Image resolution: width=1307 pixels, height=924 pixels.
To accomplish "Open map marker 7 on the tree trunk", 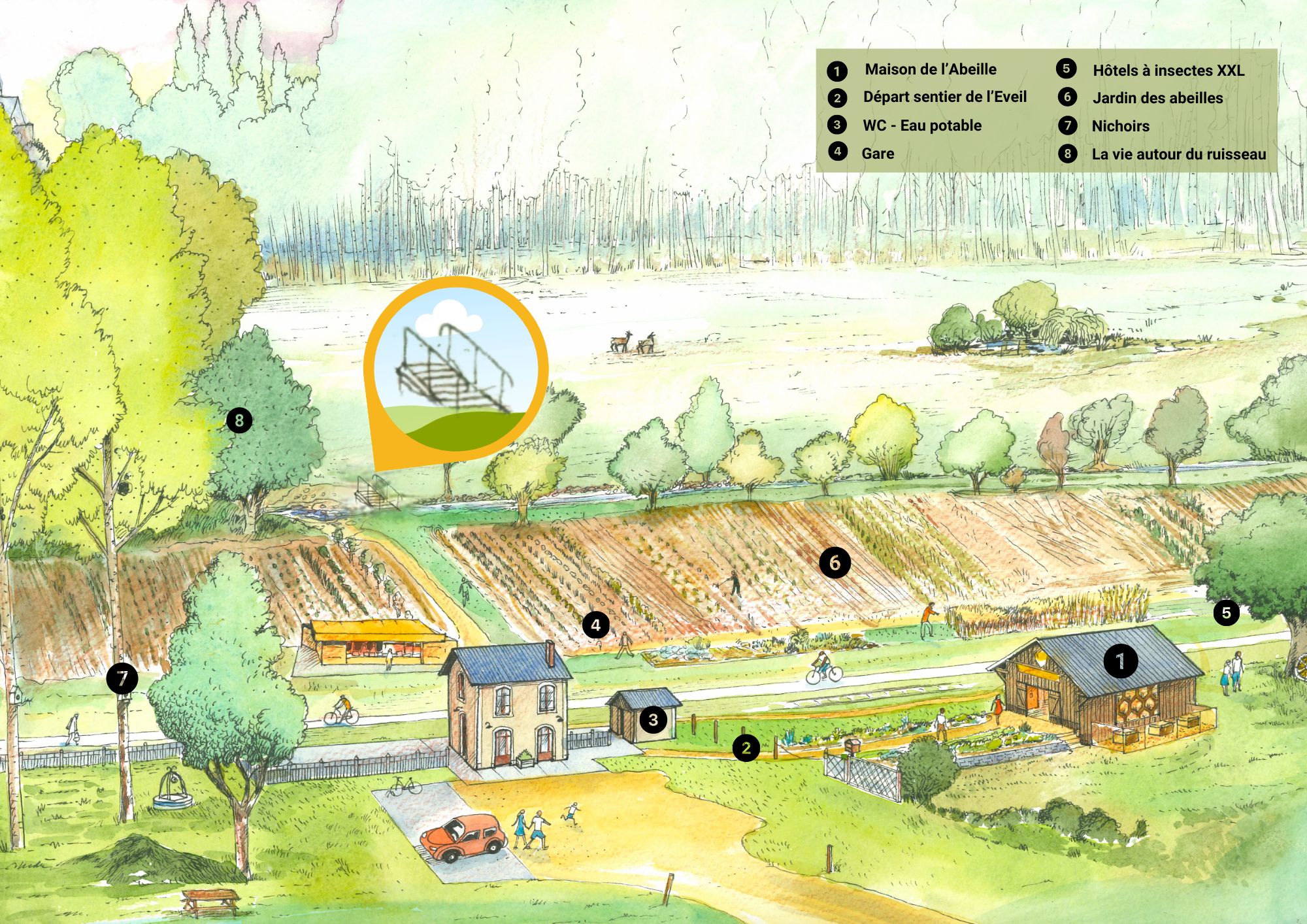I will 122,679.
